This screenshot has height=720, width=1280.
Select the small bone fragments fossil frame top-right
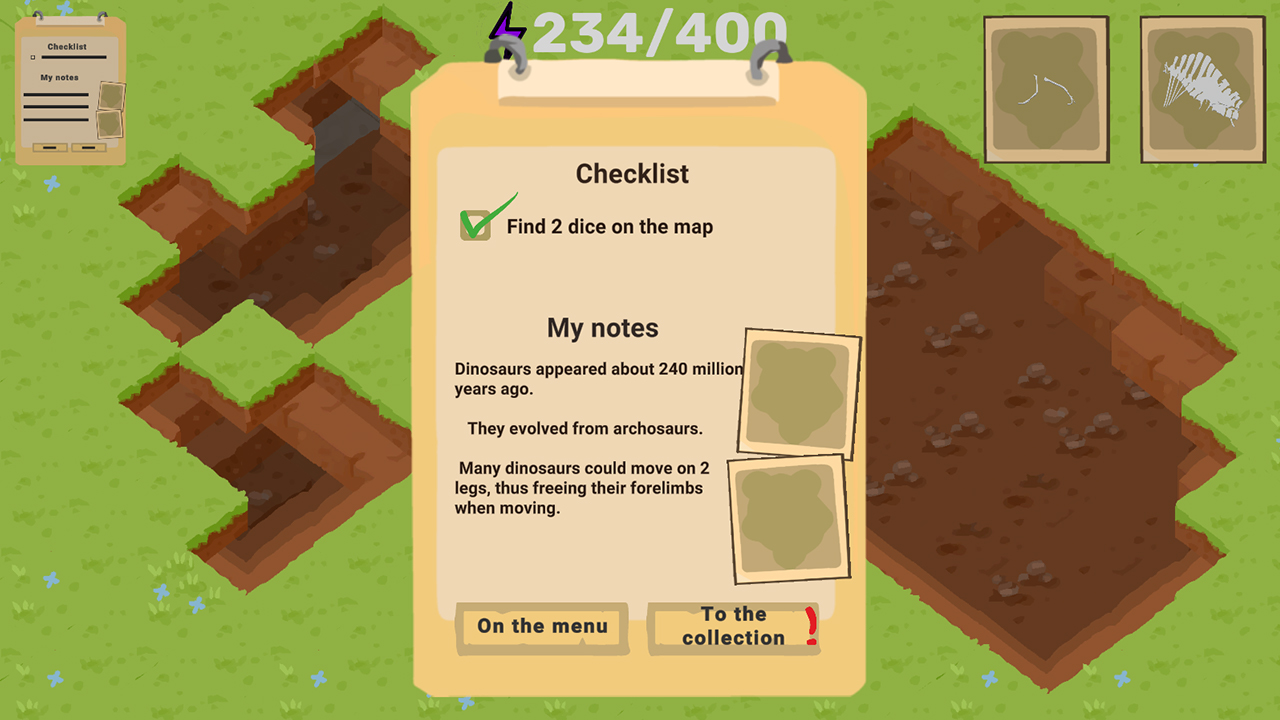[x=1045, y=88]
